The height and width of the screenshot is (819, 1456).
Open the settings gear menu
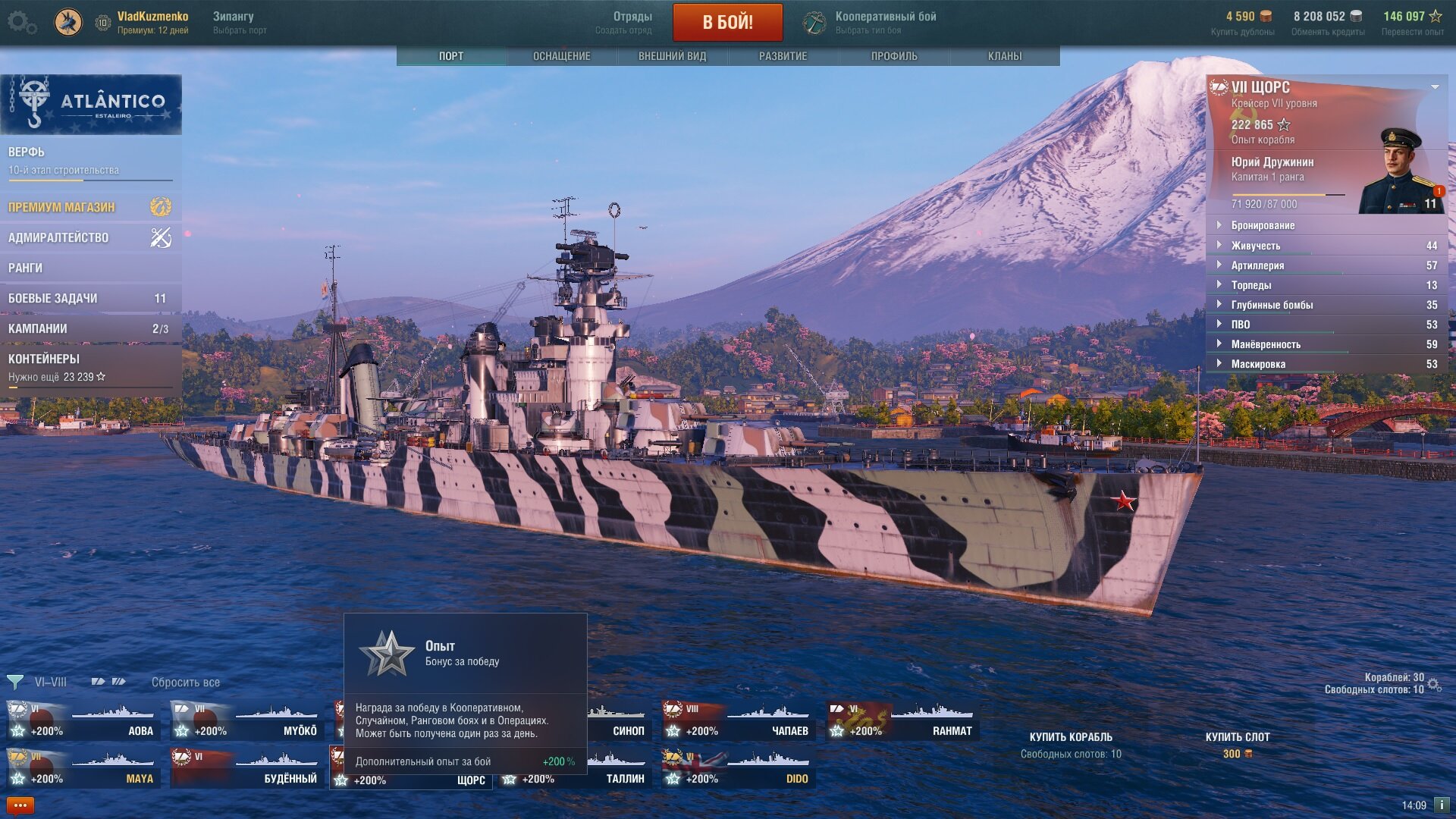tap(21, 22)
